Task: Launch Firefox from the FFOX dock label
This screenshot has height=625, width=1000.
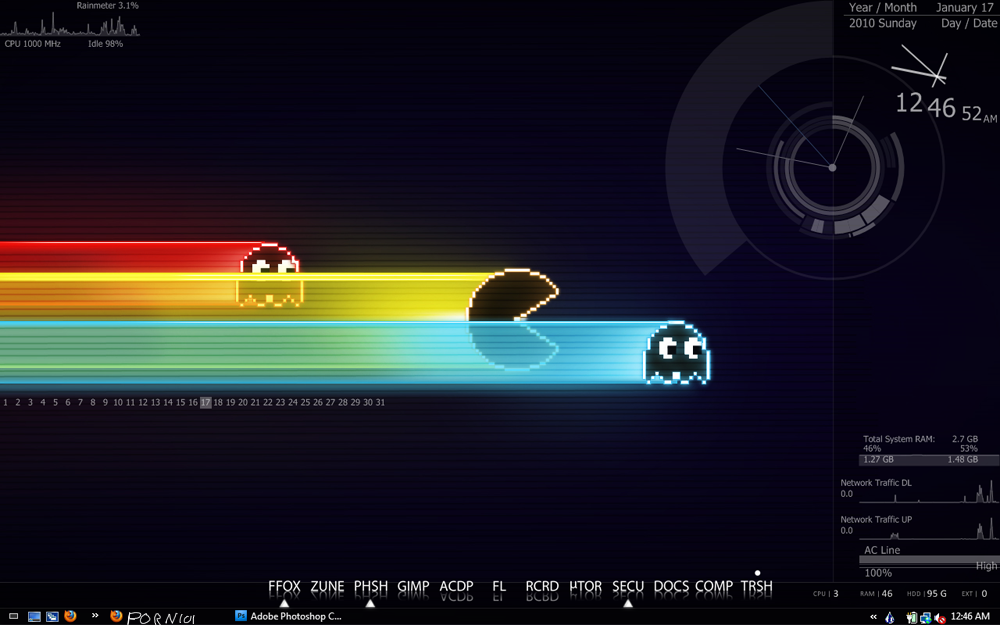Action: click(x=284, y=587)
